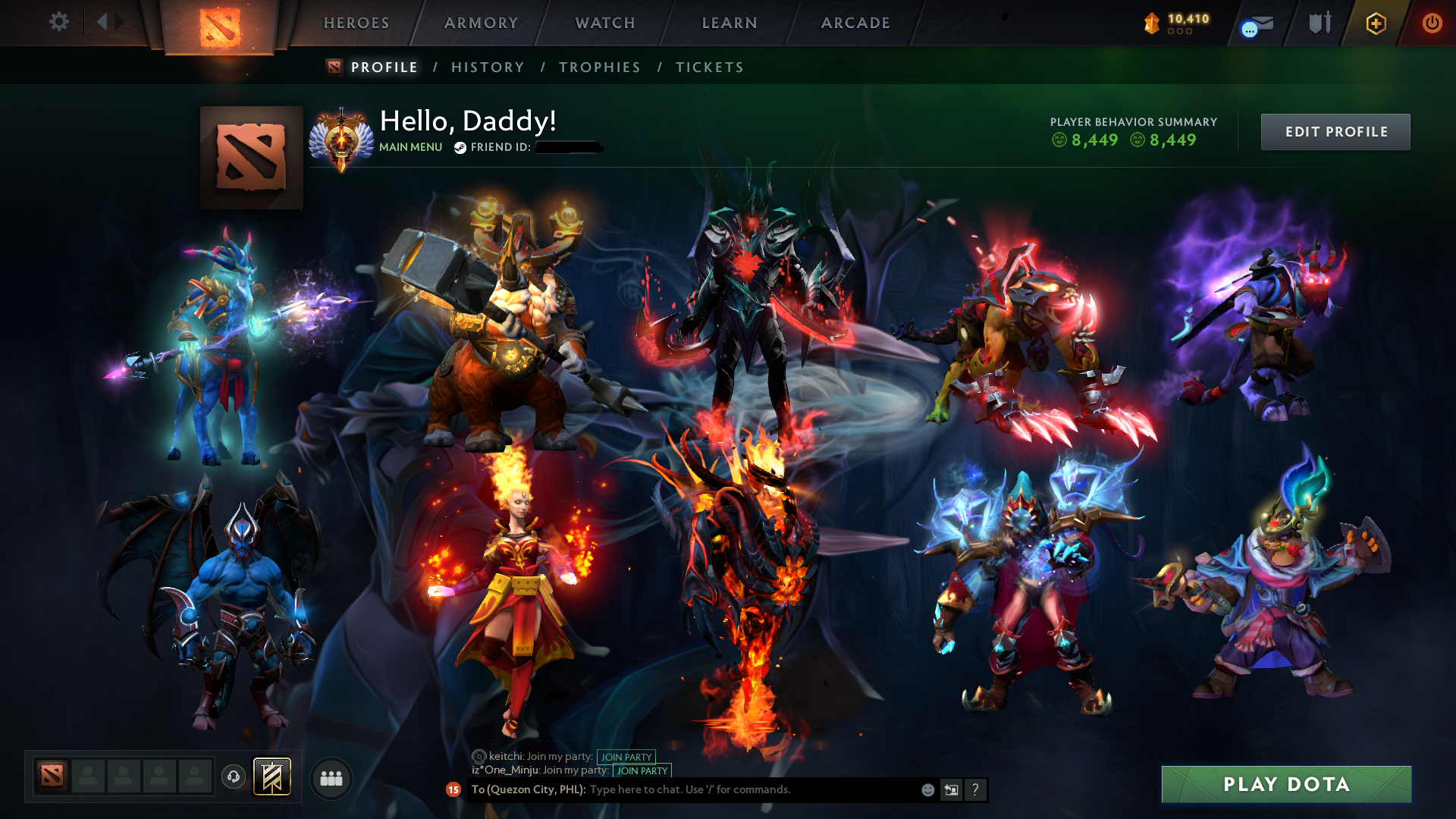The height and width of the screenshot is (819, 1456).
Task: Open voice chat settings with the headset icon
Action: coord(233,777)
